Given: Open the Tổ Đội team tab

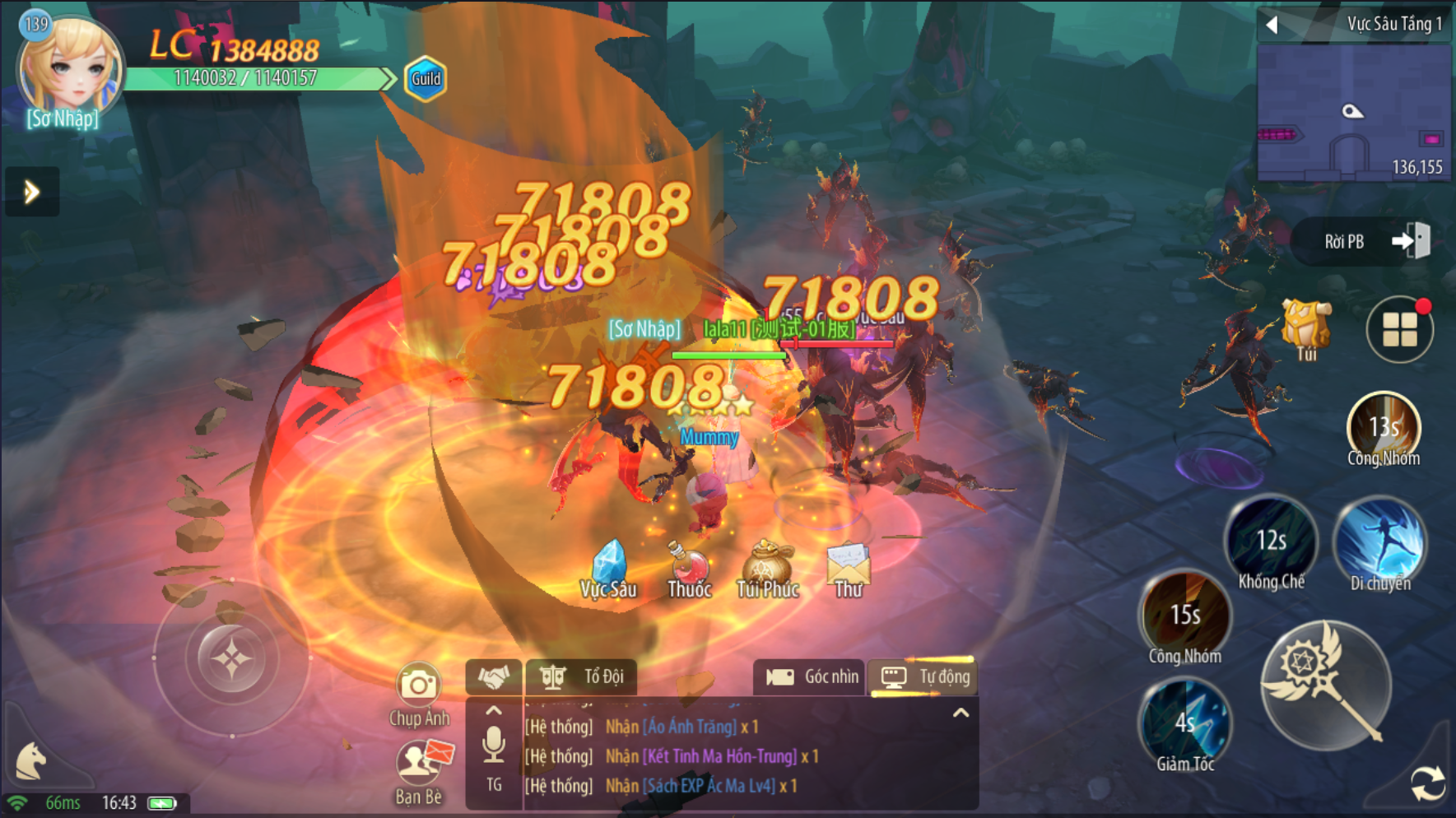Looking at the screenshot, I should coord(582,677).
